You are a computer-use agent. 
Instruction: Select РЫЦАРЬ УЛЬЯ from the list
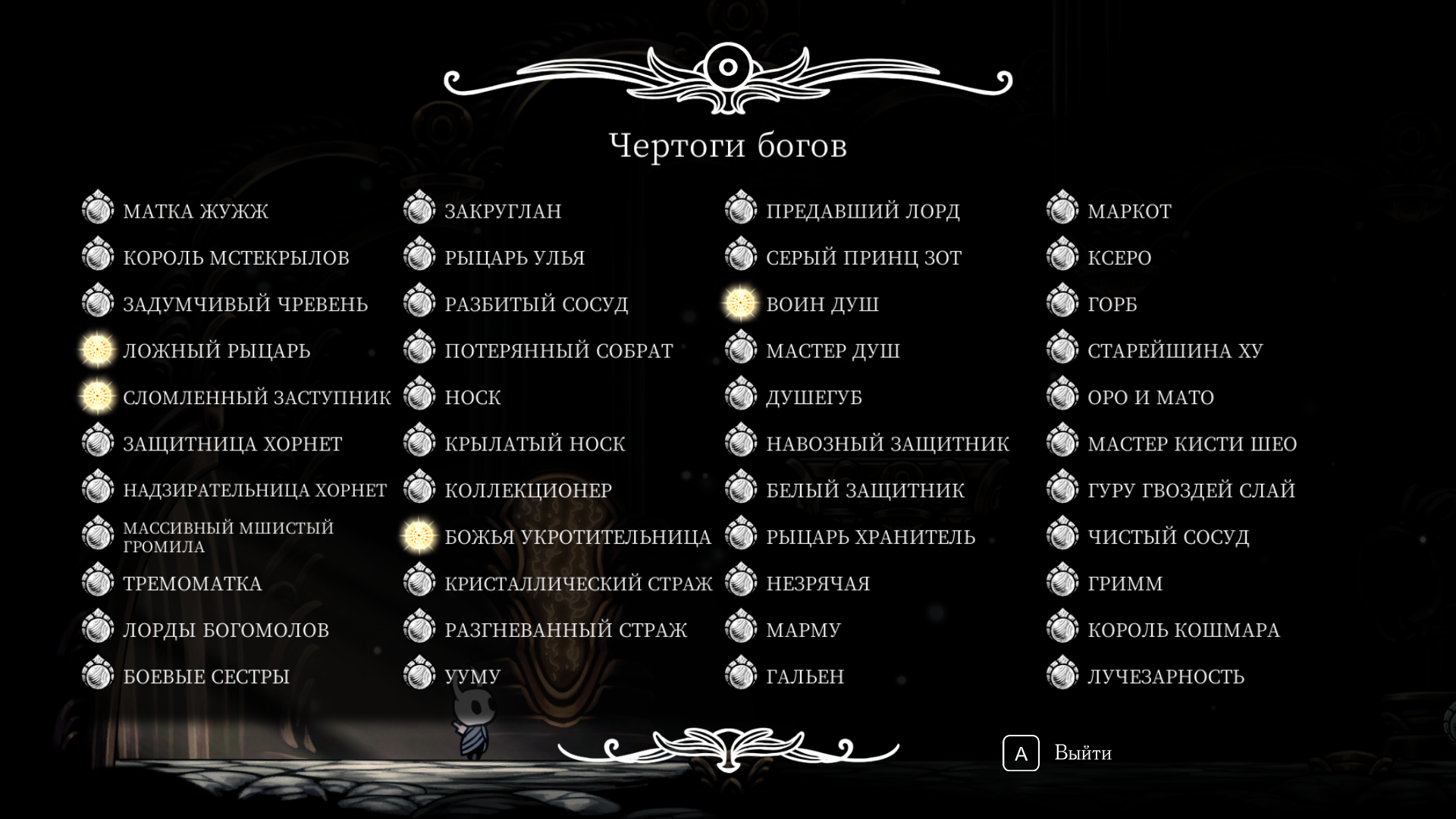(514, 258)
